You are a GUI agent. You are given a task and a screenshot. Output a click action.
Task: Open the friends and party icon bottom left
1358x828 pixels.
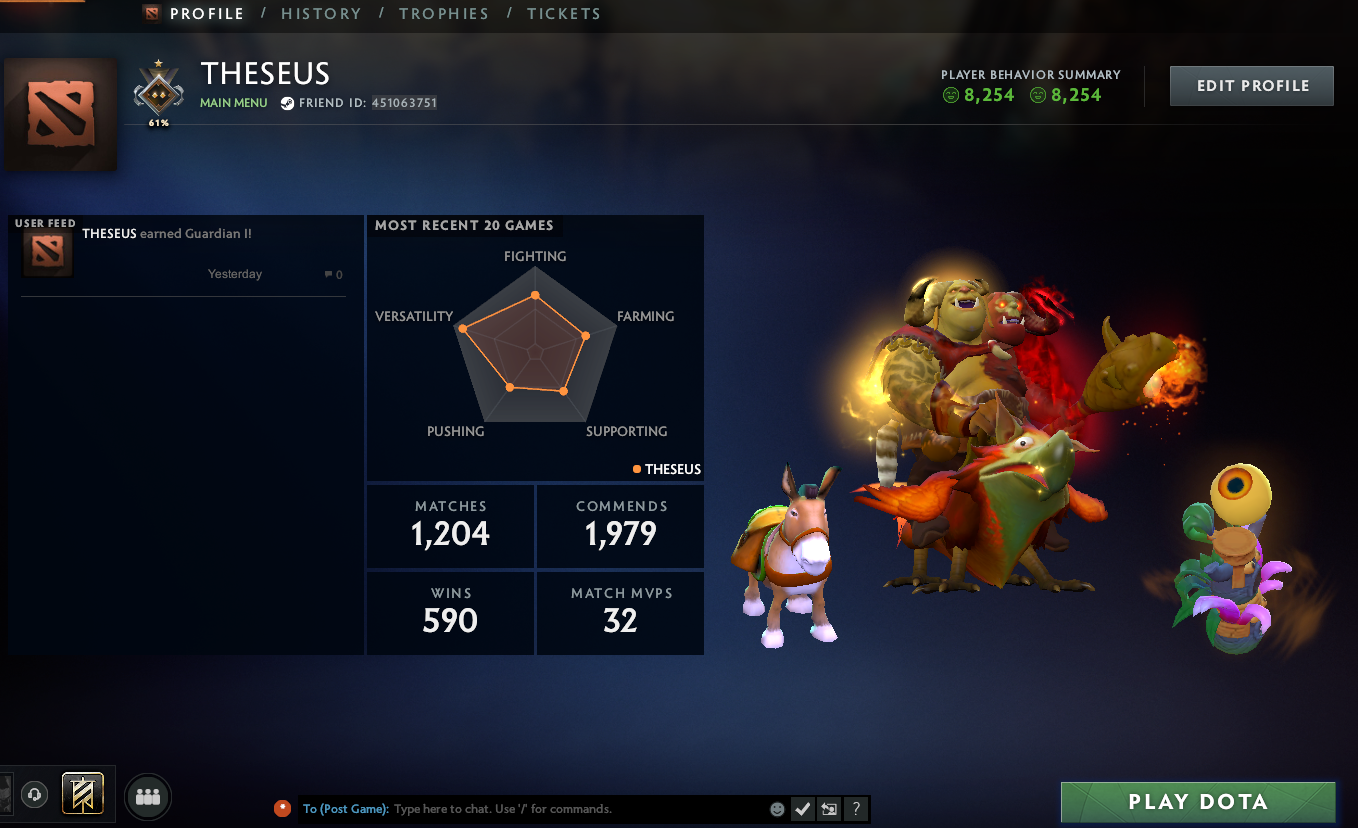point(147,794)
